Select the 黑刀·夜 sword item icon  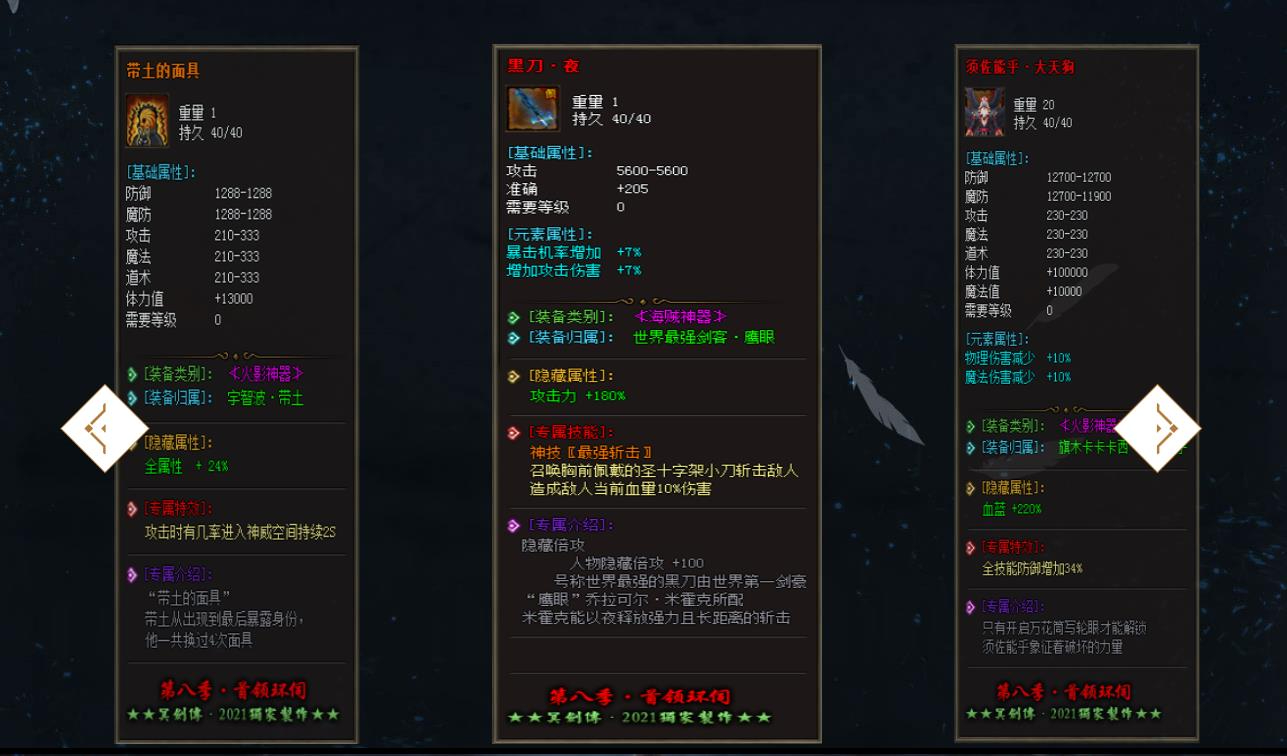coord(532,110)
